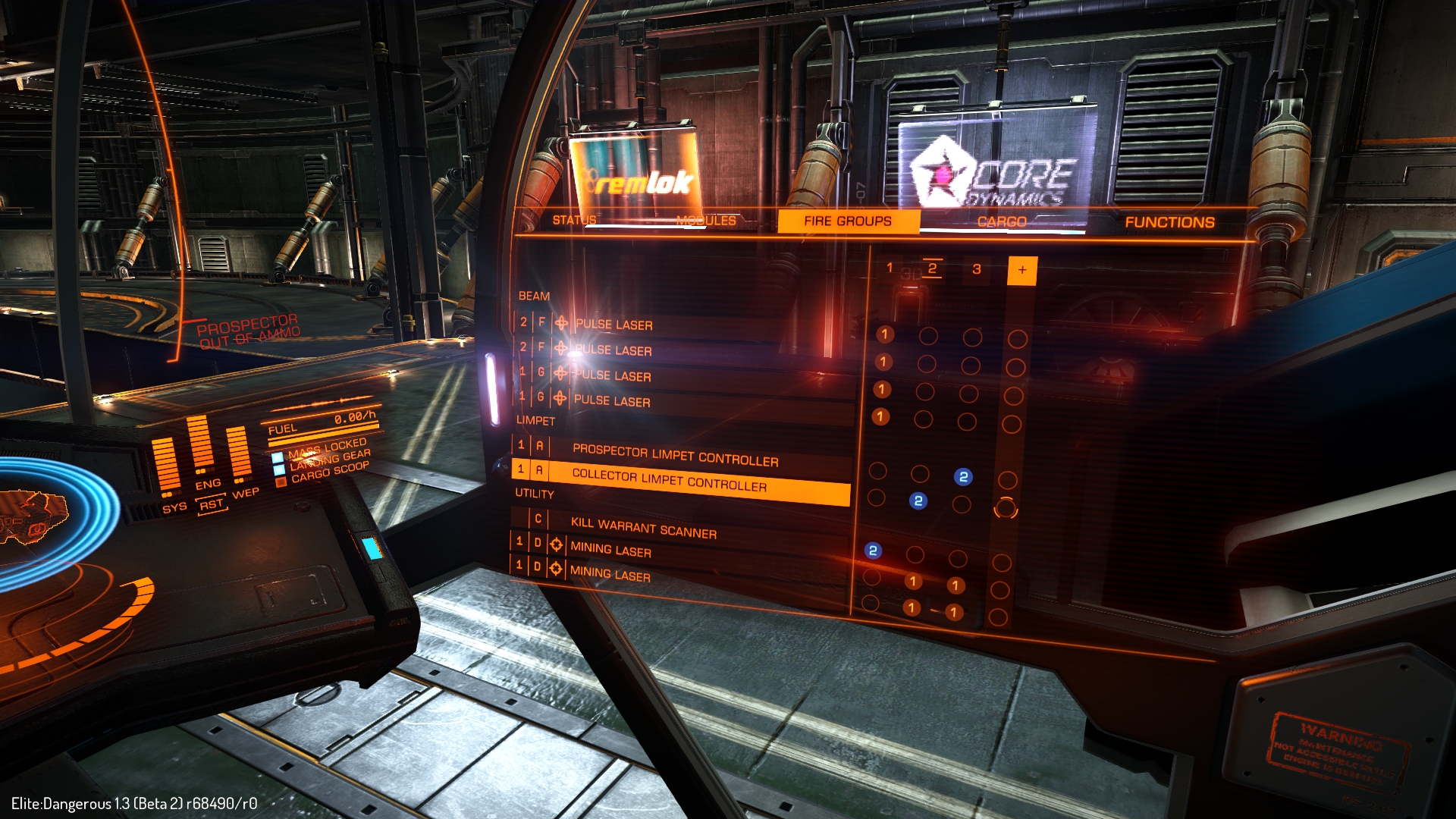The height and width of the screenshot is (819, 1456).
Task: Select the Fire Groups tab
Action: pyautogui.click(x=848, y=221)
